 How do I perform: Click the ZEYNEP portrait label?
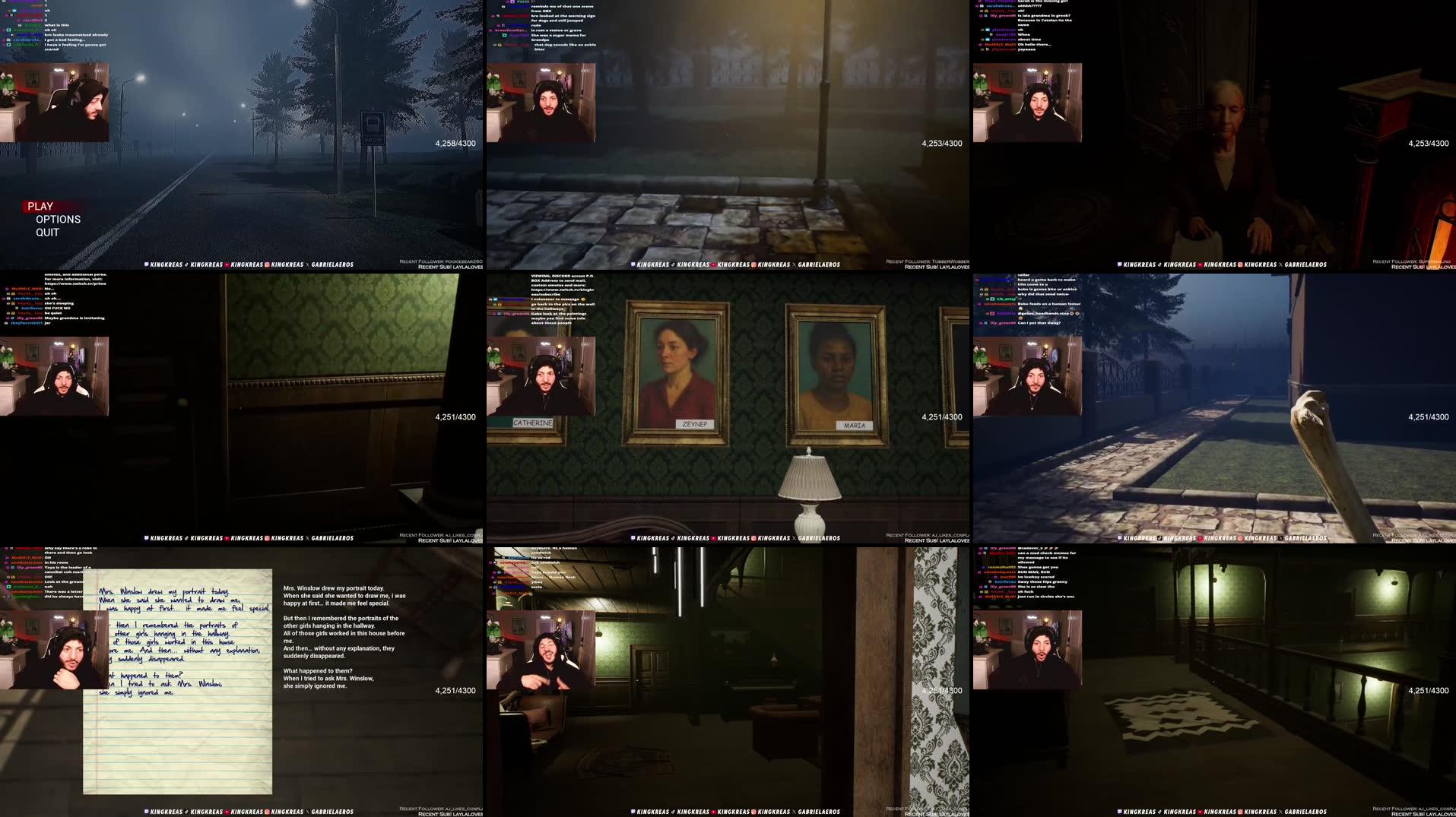(x=695, y=425)
